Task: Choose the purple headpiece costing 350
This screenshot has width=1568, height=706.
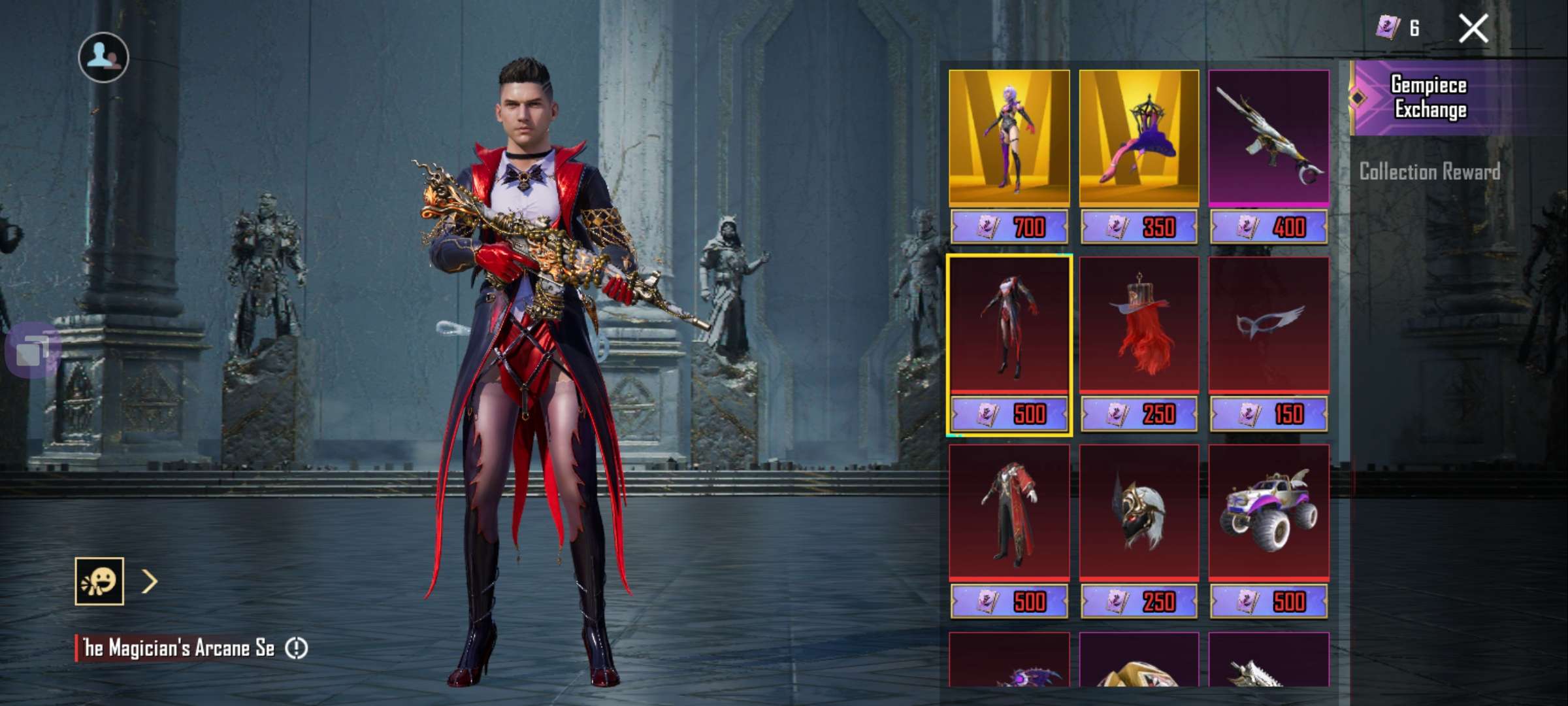Action: [x=1139, y=139]
